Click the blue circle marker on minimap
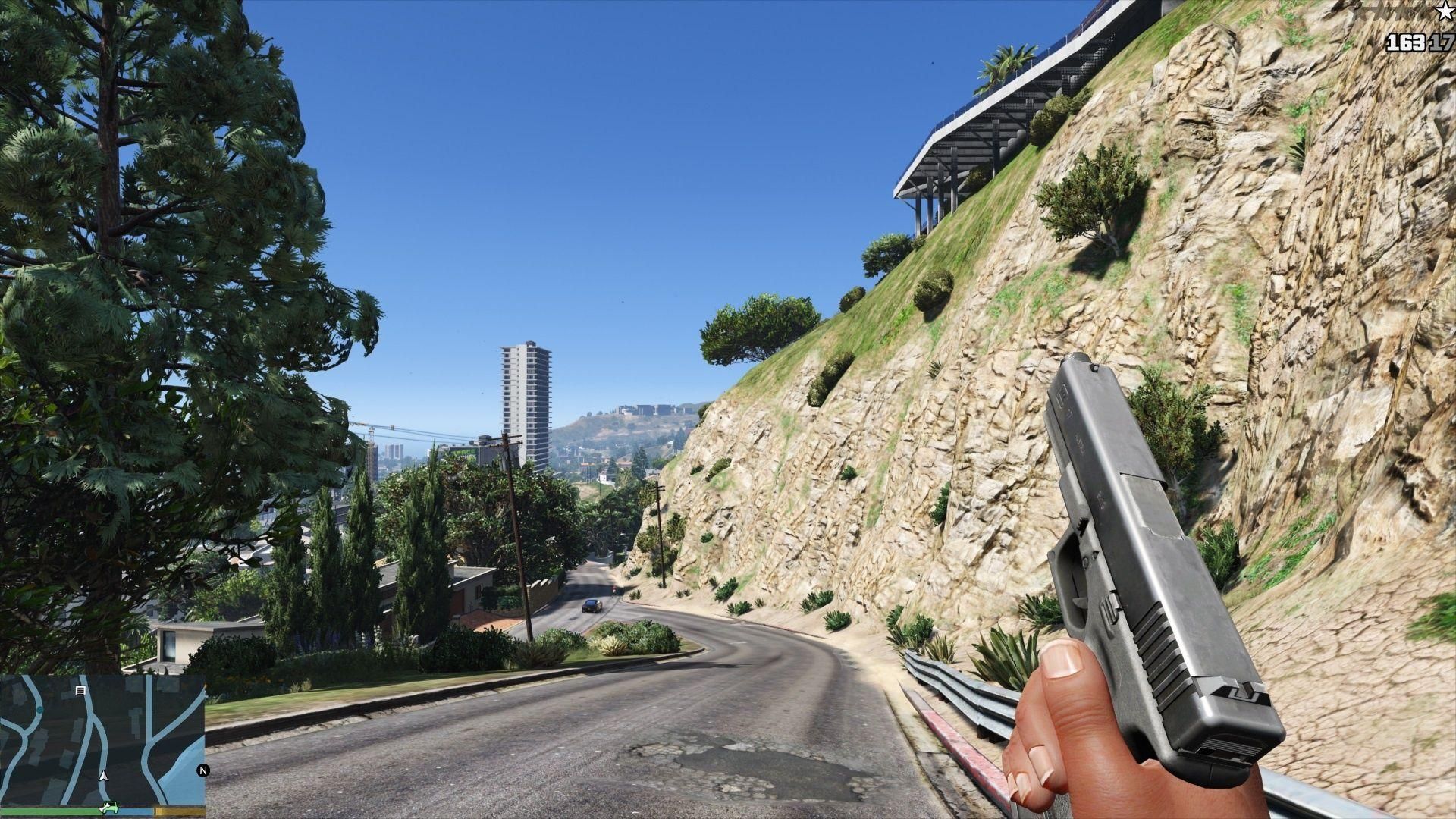 click(x=39, y=711)
